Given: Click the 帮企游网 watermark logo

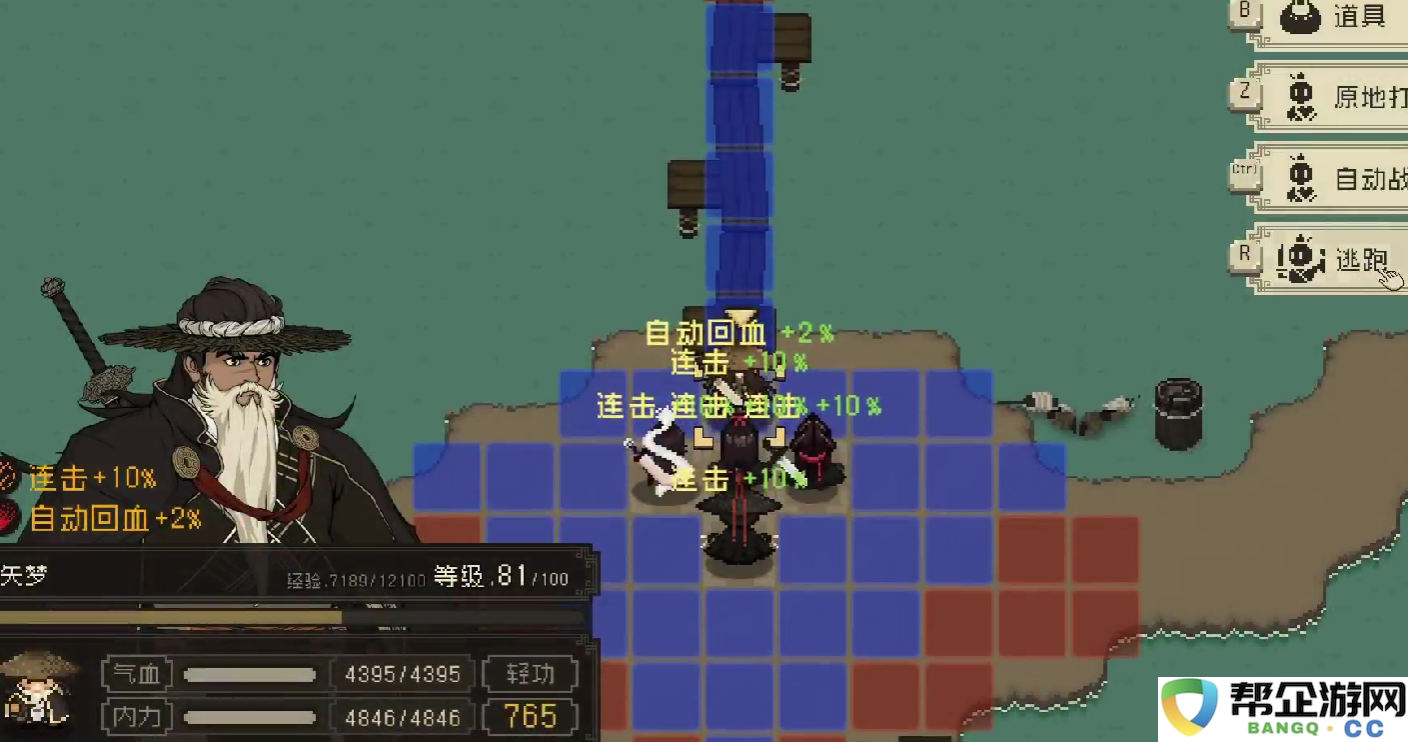Looking at the screenshot, I should point(1282,710).
